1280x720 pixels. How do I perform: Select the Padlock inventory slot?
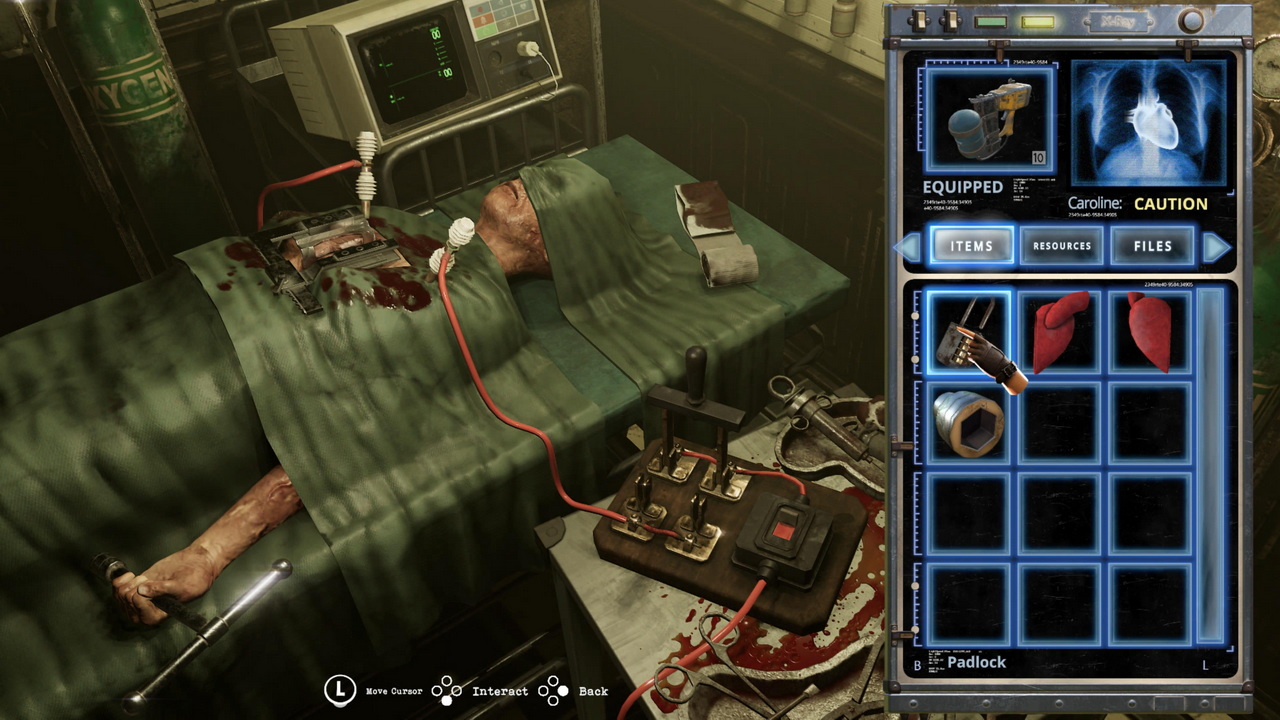coord(968,333)
